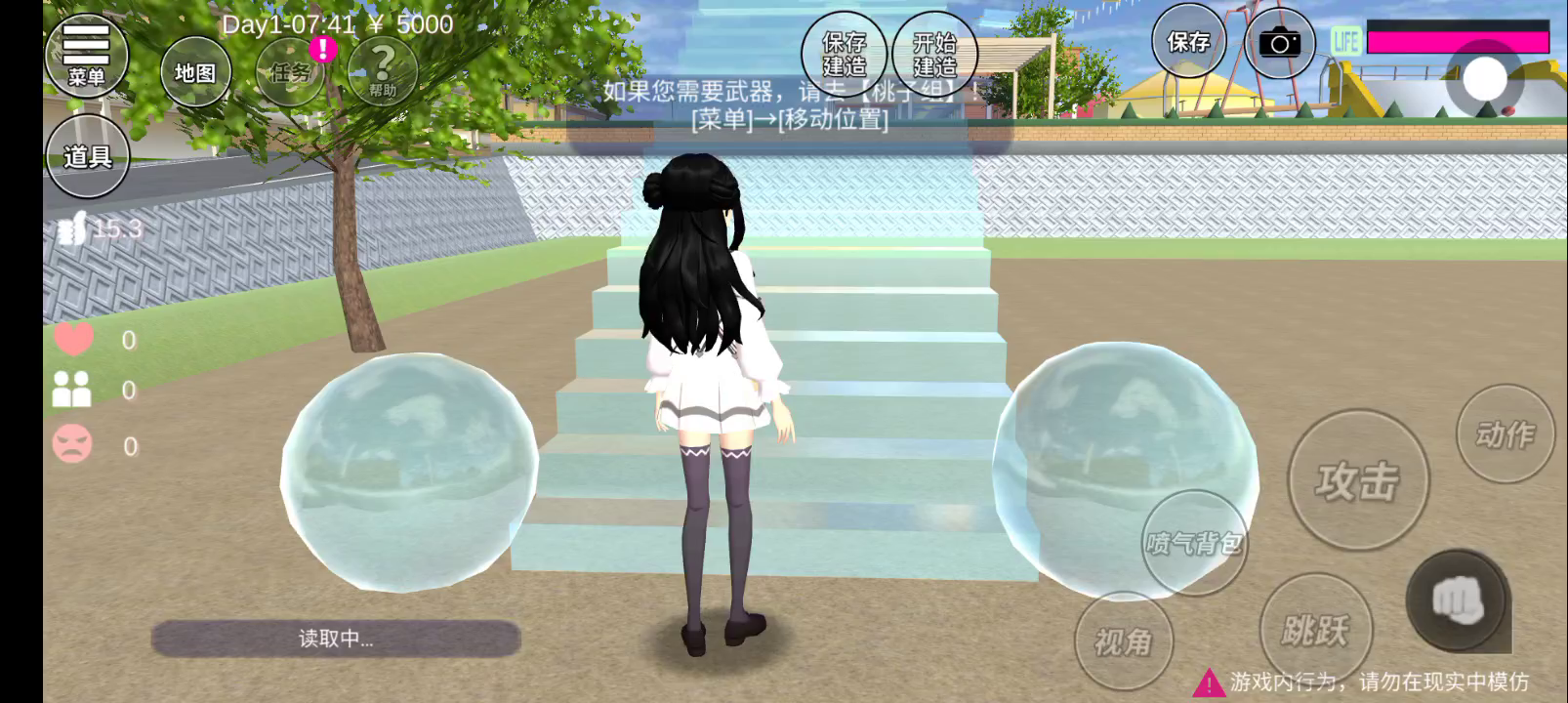Open the camera photo mode icon
This screenshot has height=703, width=1568.
click(1279, 44)
